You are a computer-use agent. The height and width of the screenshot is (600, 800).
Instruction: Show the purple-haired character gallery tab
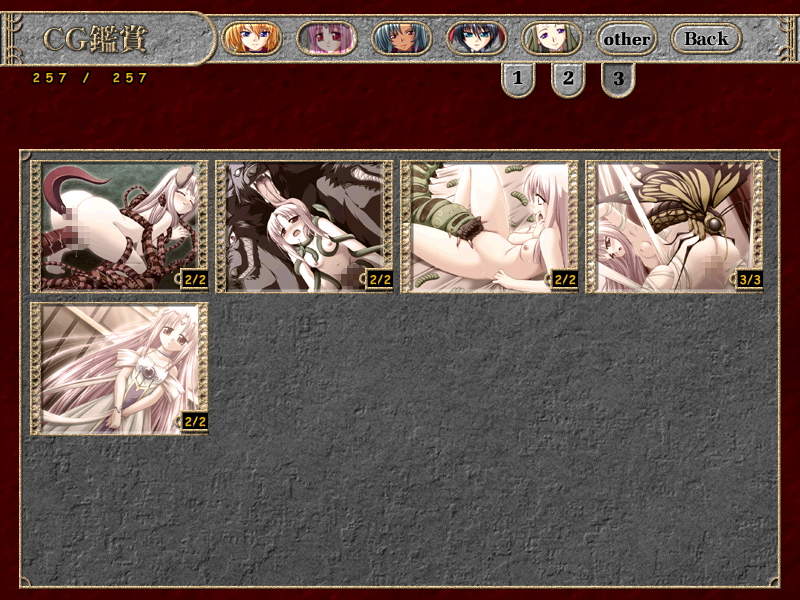[551, 38]
